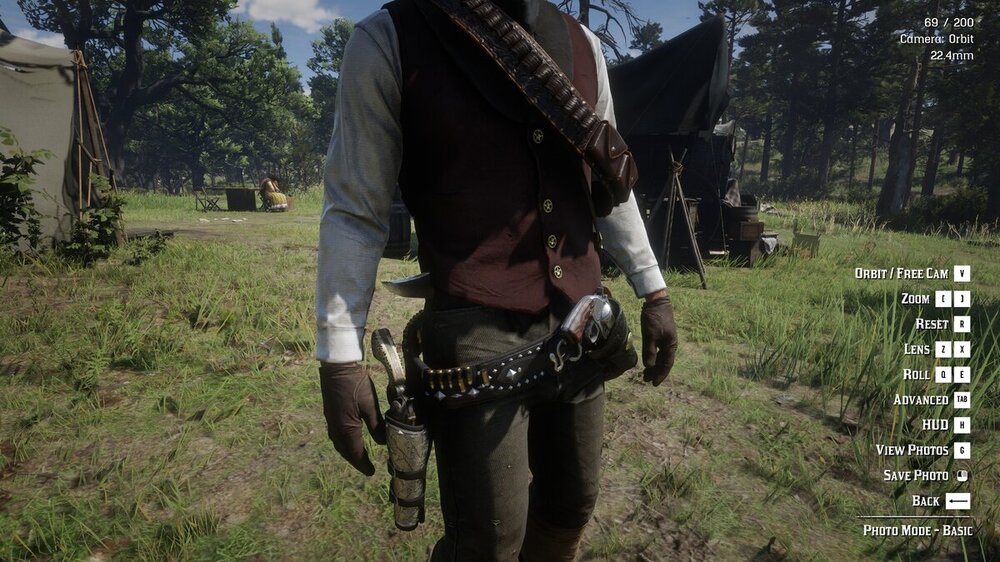1000x562 pixels.
Task: Click the Reset camera option
Action: tap(932, 324)
